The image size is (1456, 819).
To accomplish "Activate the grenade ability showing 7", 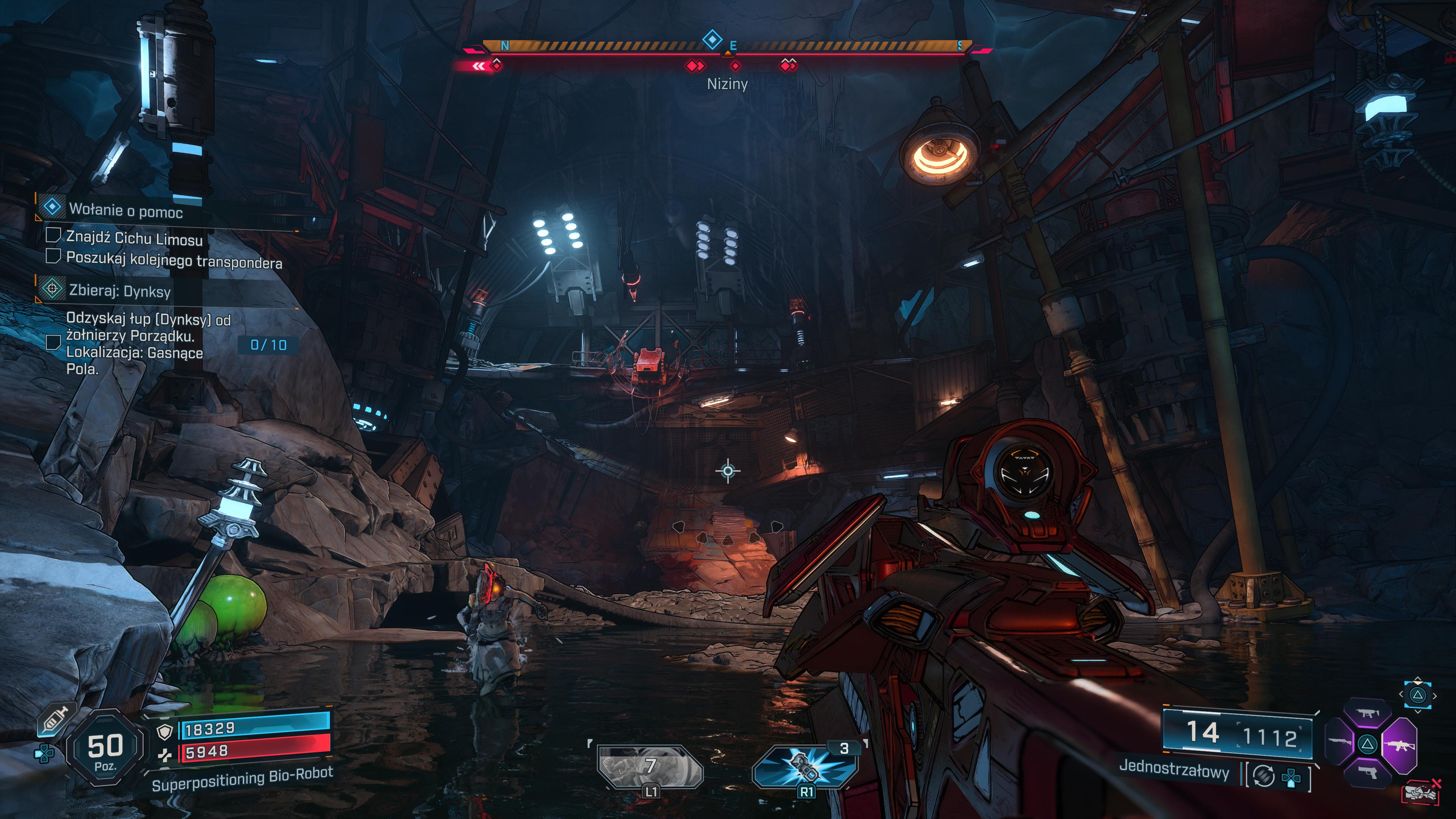I will 650,767.
